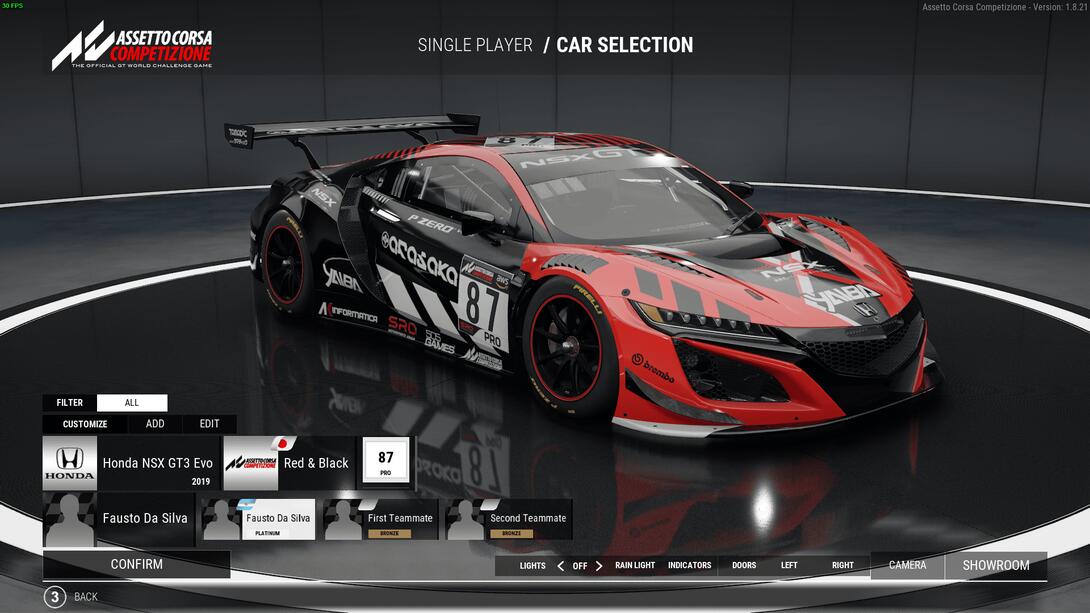
Task: Cycle lights setting with the right arrow
Action: 599,566
